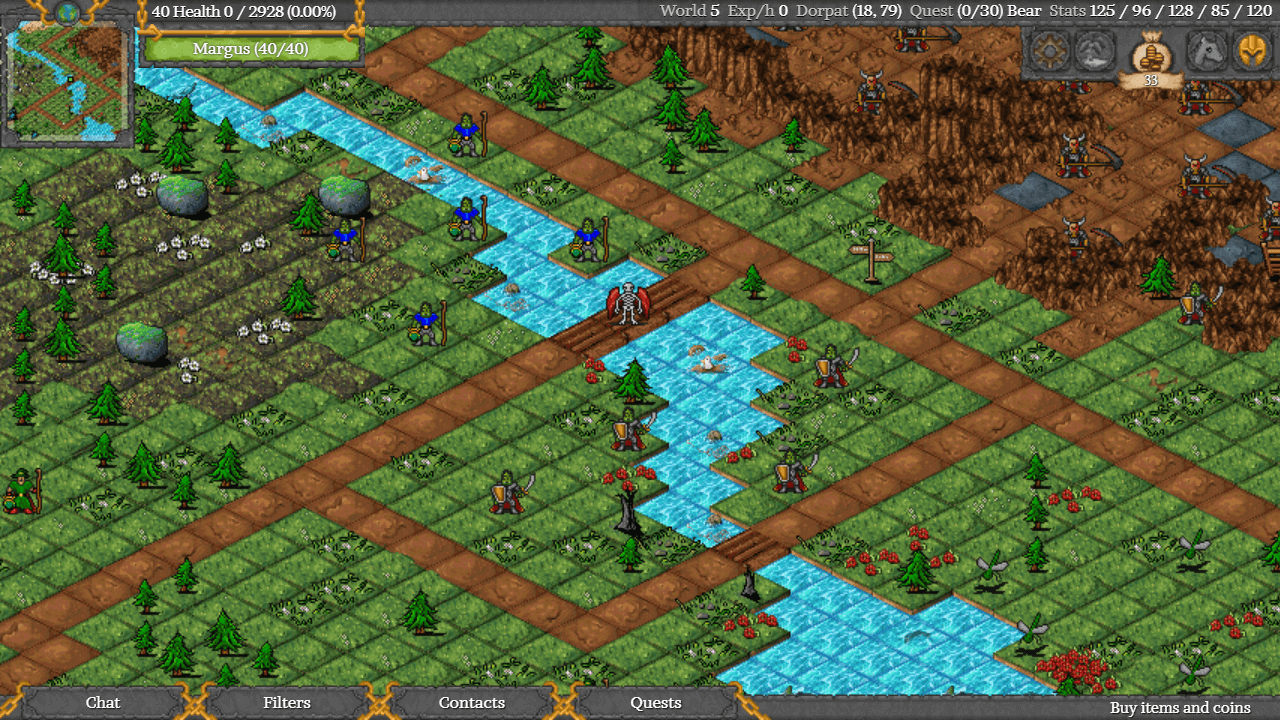Open the Contacts panel
Screen dimensions: 1280x720
471,703
